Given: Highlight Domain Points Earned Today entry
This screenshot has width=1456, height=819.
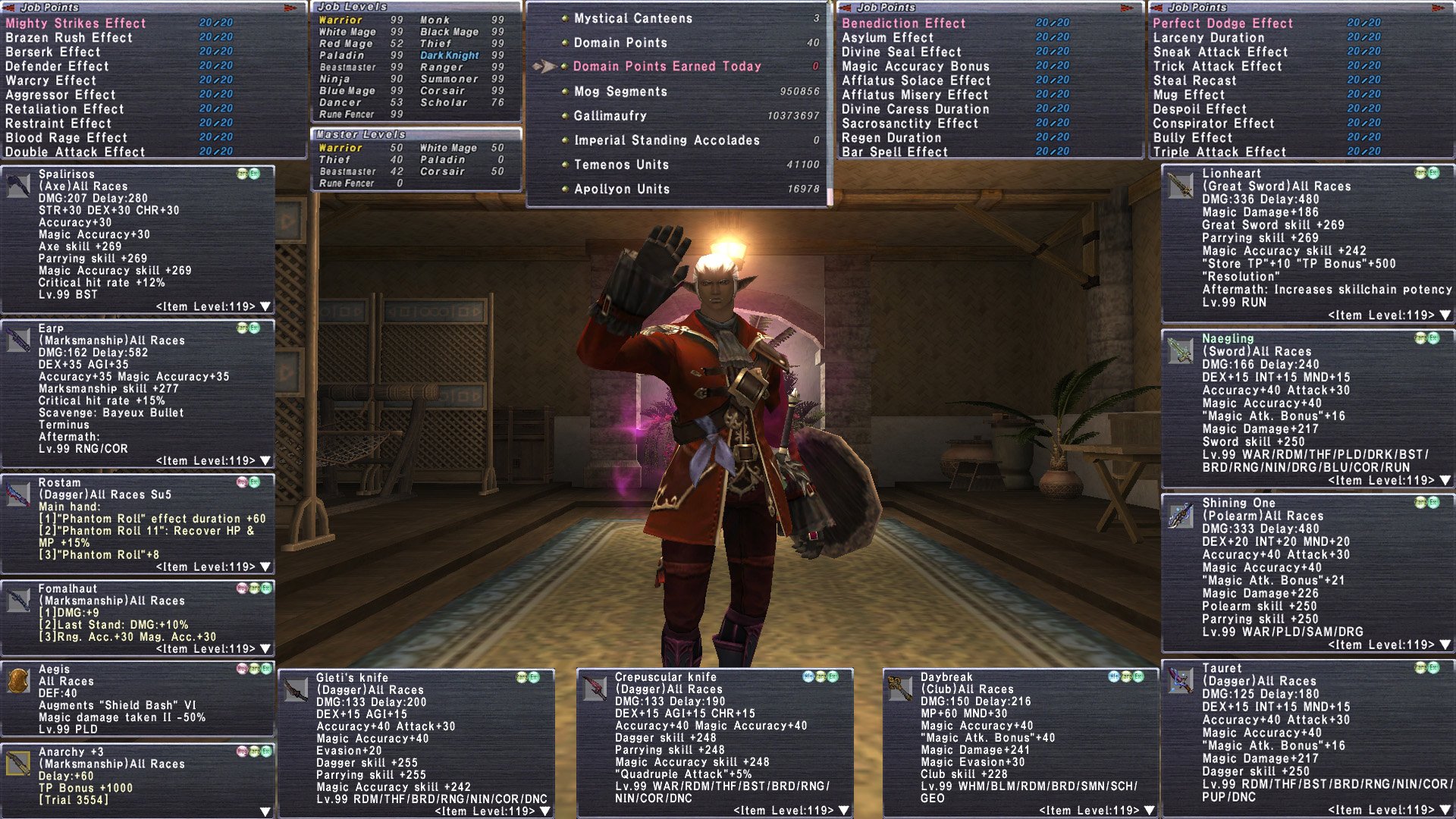Looking at the screenshot, I should pos(667,67).
